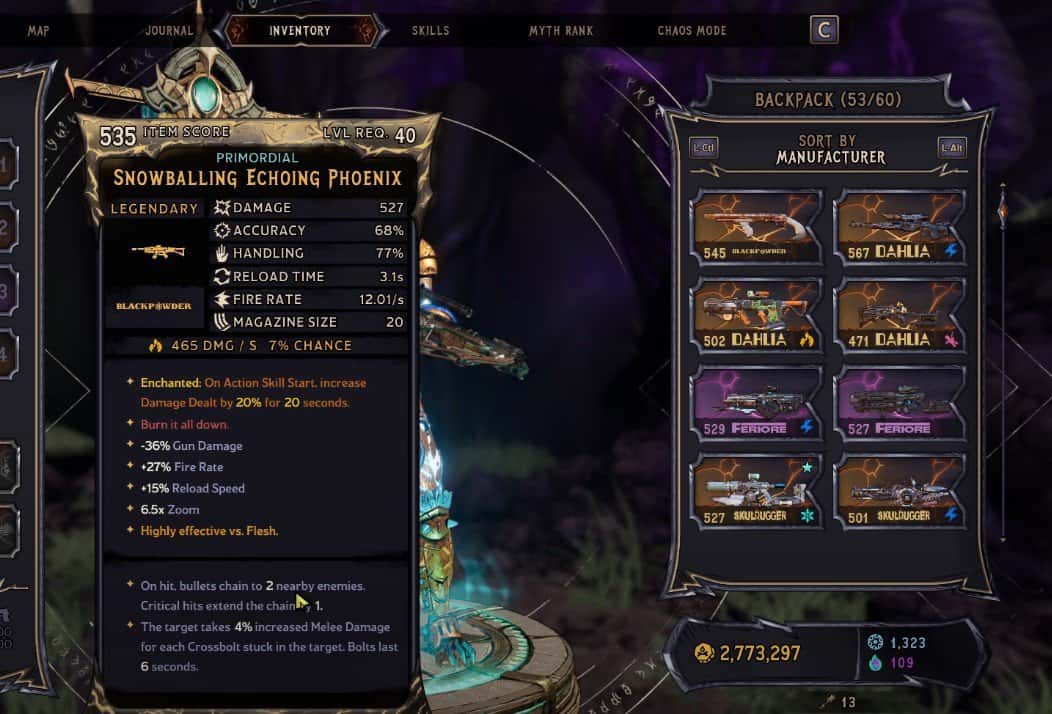Select the 502 Dahlia fire weapon

pos(757,315)
